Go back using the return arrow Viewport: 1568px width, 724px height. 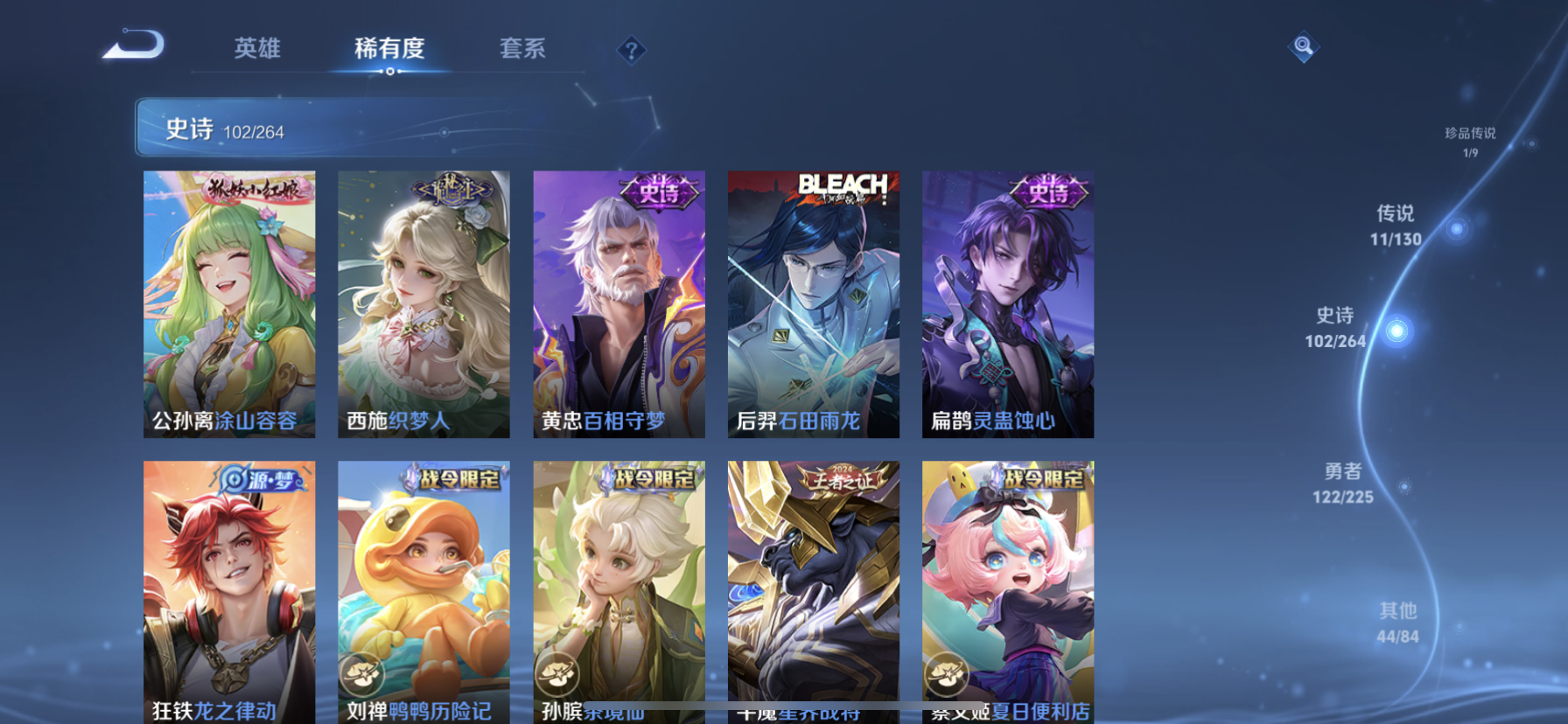pyautogui.click(x=134, y=45)
